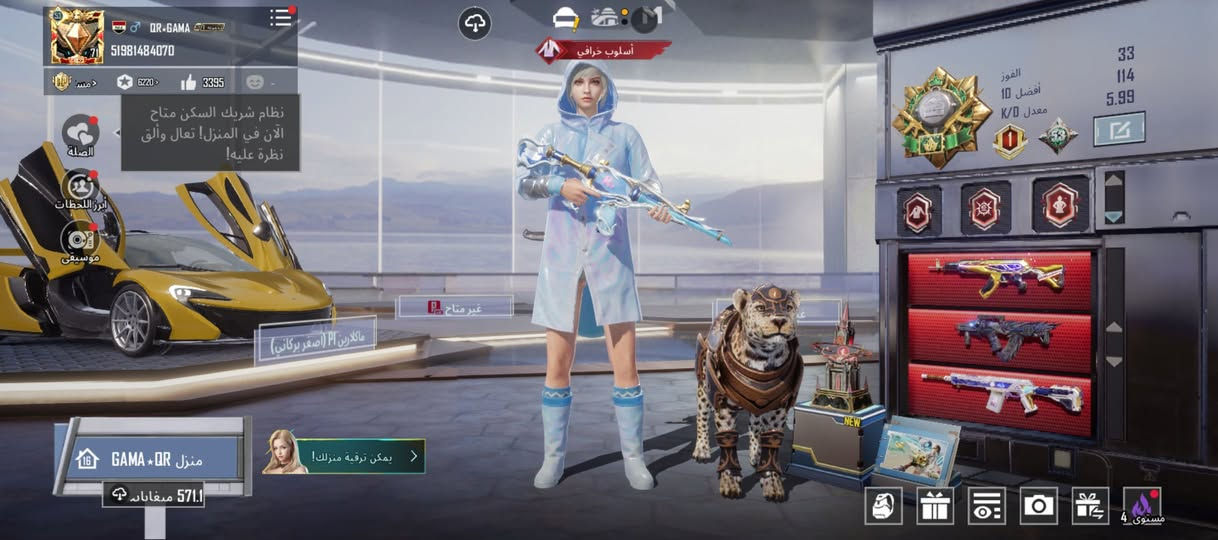
Task: Download the 571.1 MB resource pack
Action: 154,494
